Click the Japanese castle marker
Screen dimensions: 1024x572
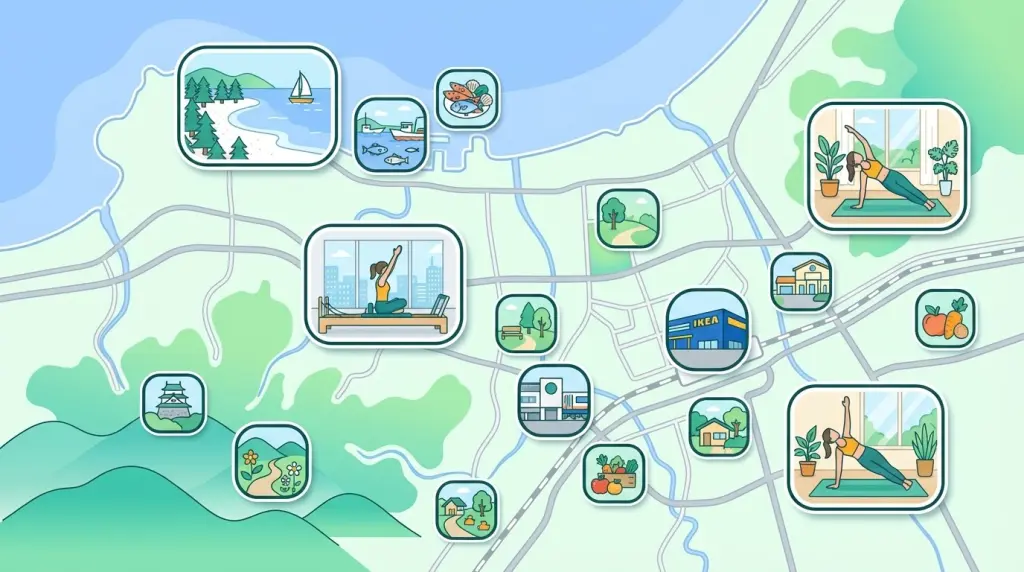[174, 404]
